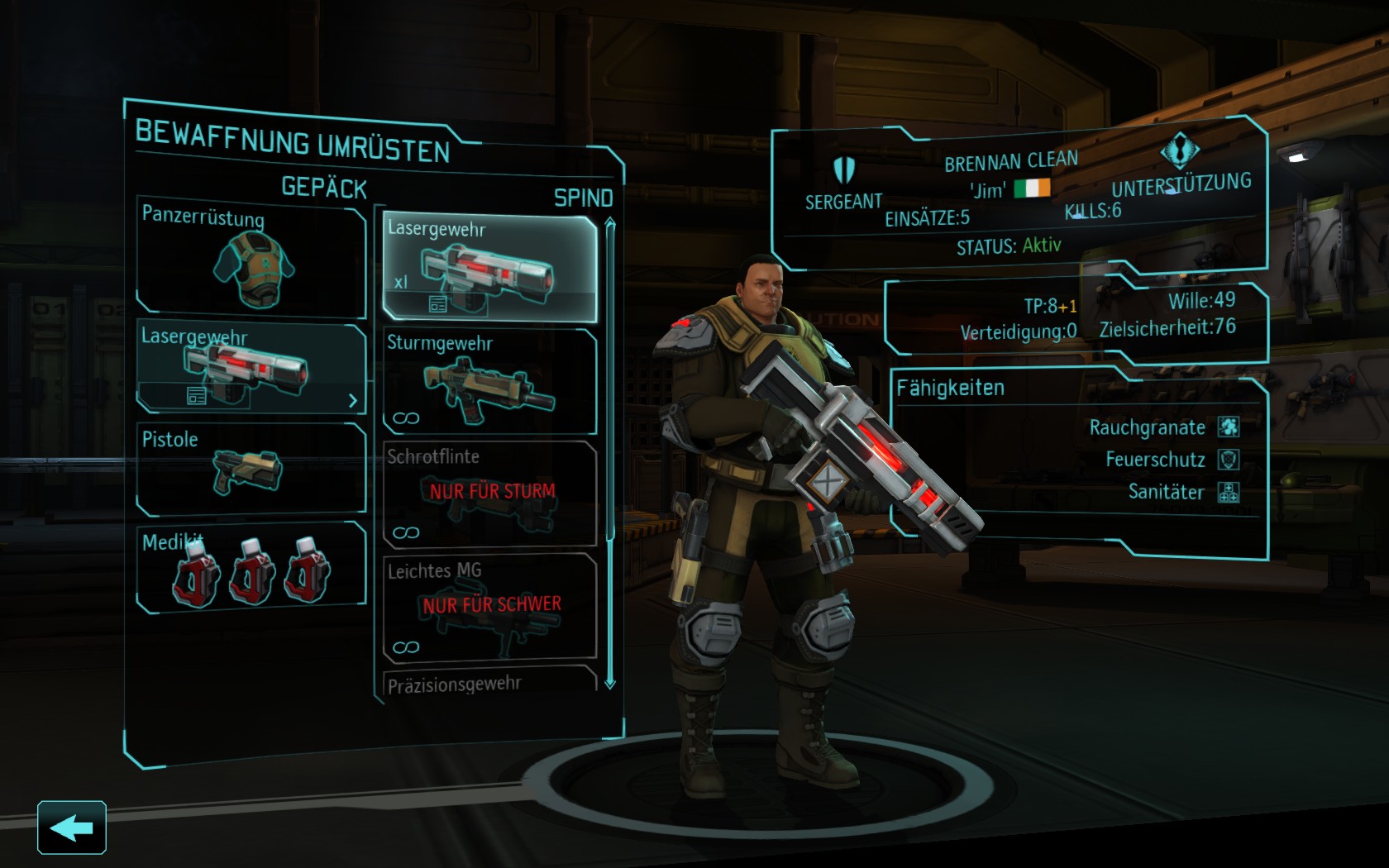
Task: Select the locked Schrotflinte entry
Action: click(489, 494)
